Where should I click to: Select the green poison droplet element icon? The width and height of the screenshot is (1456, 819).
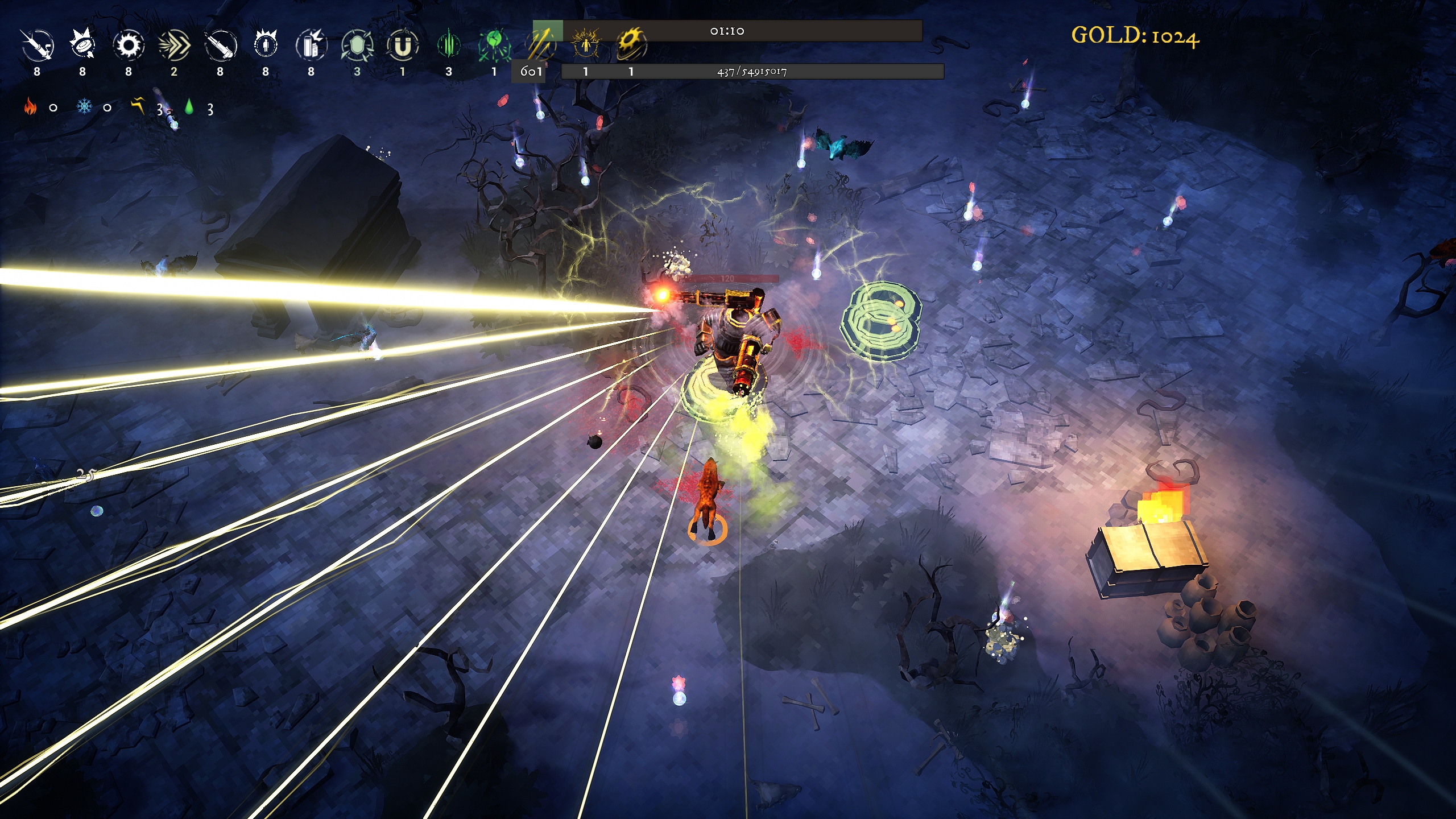pyautogui.click(x=189, y=106)
